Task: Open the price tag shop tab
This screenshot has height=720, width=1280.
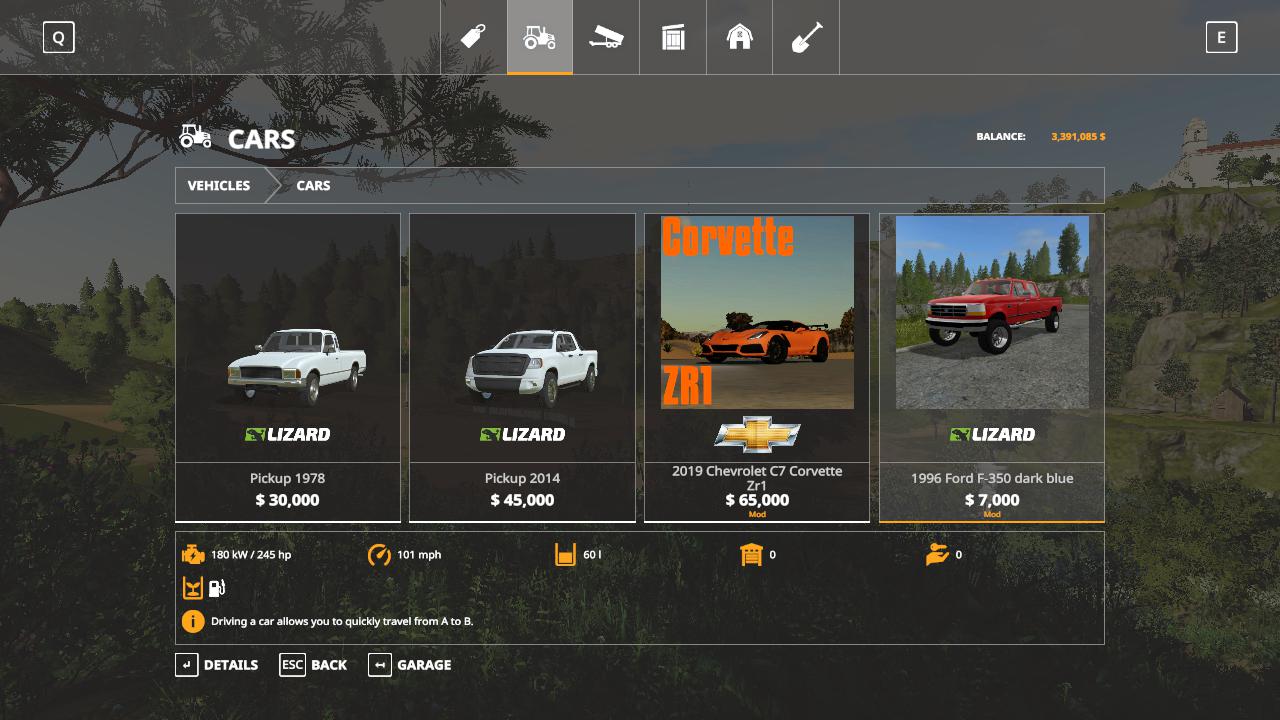Action: coord(473,37)
